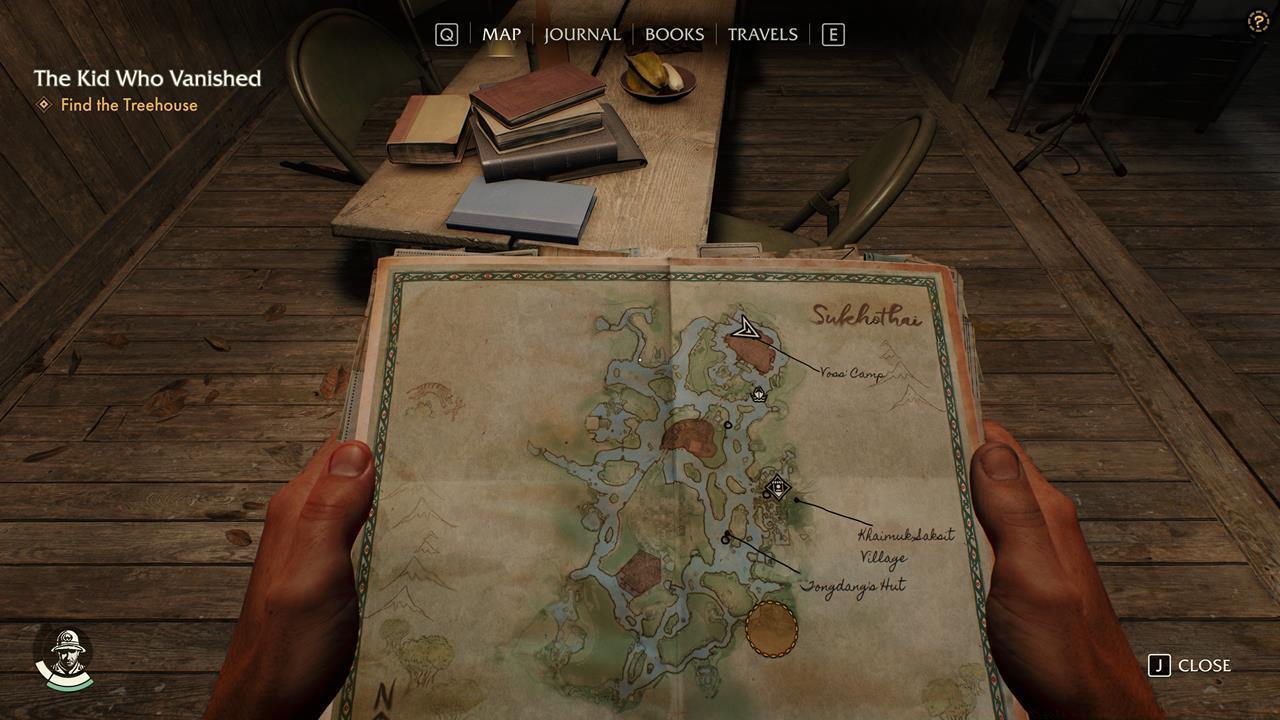Screen dimensions: 1280x720
Task: Select the boat marker below Voss' Camp
Action: (x=759, y=394)
